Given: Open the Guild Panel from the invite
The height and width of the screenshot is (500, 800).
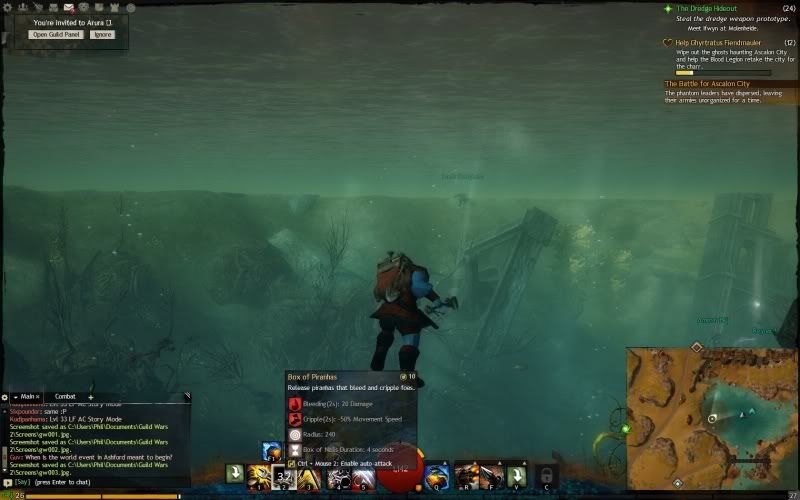Looking at the screenshot, I should pyautogui.click(x=58, y=34).
